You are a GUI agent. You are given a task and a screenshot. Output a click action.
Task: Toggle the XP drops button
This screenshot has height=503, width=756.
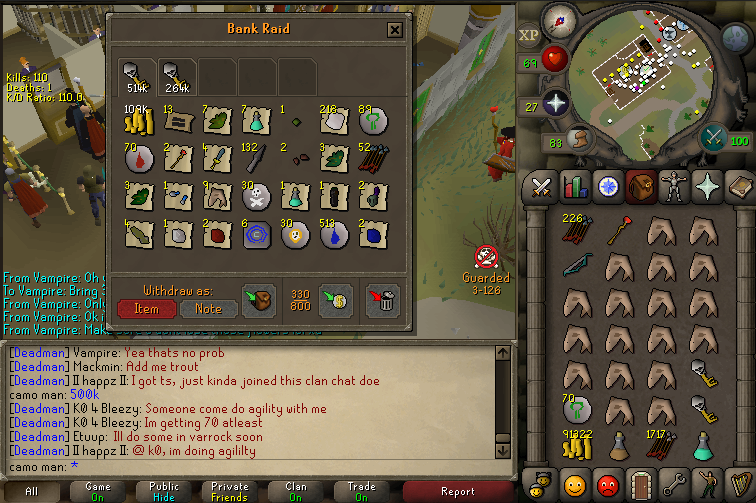tap(529, 36)
